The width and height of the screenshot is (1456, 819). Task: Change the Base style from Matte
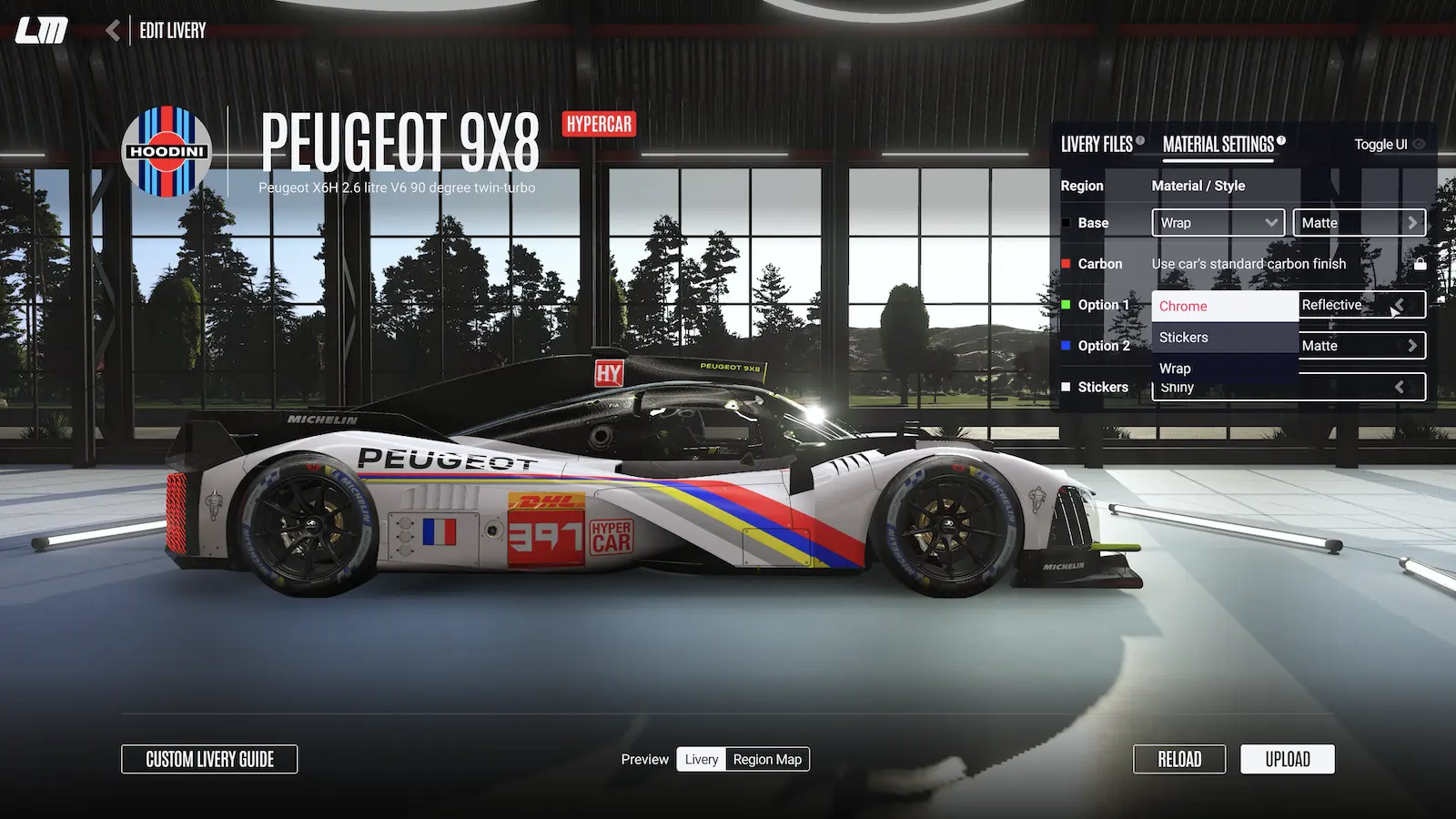1359,223
